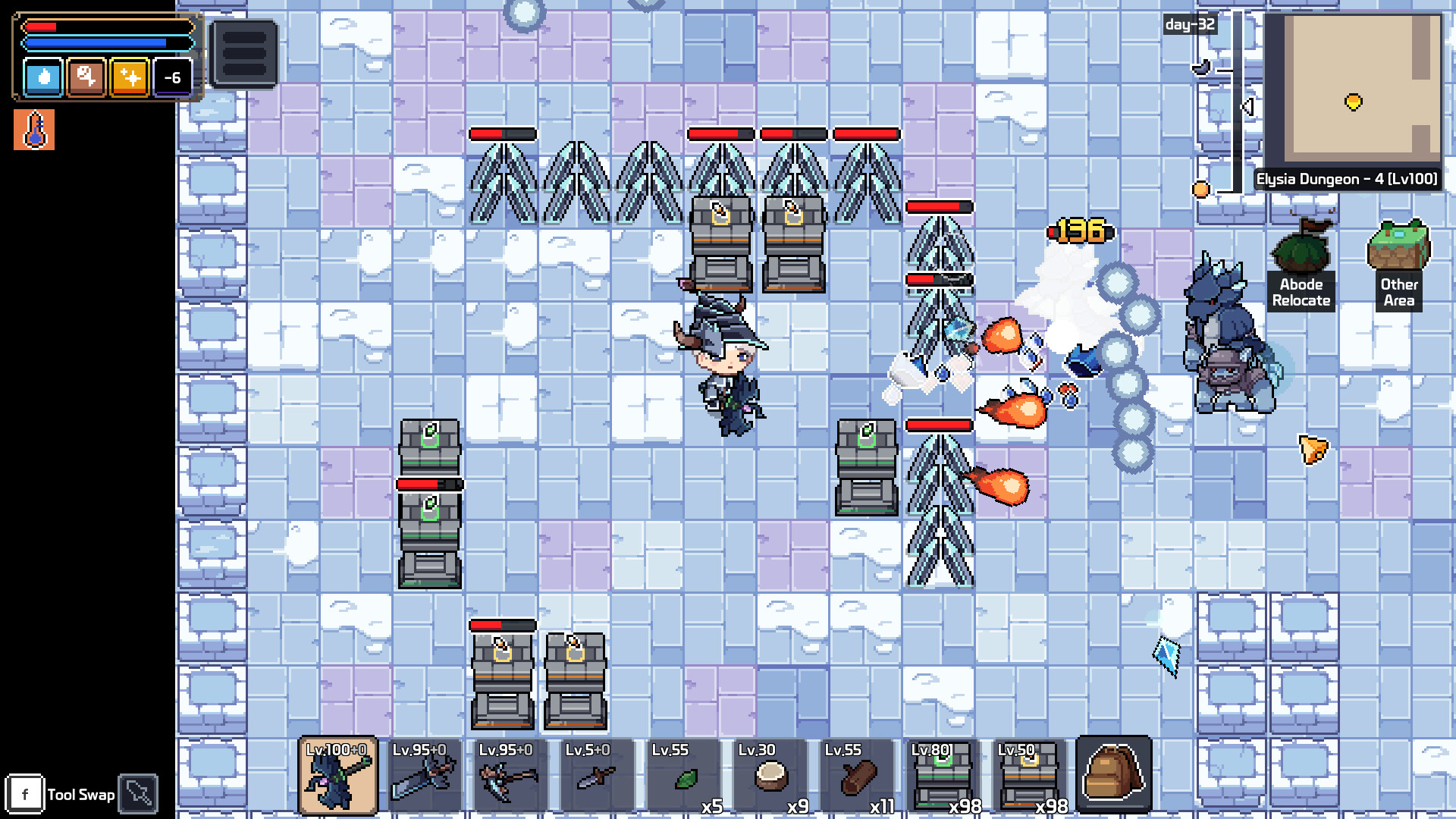1456x819 pixels.
Task: Open the hamburger game menu
Action: pyautogui.click(x=243, y=53)
